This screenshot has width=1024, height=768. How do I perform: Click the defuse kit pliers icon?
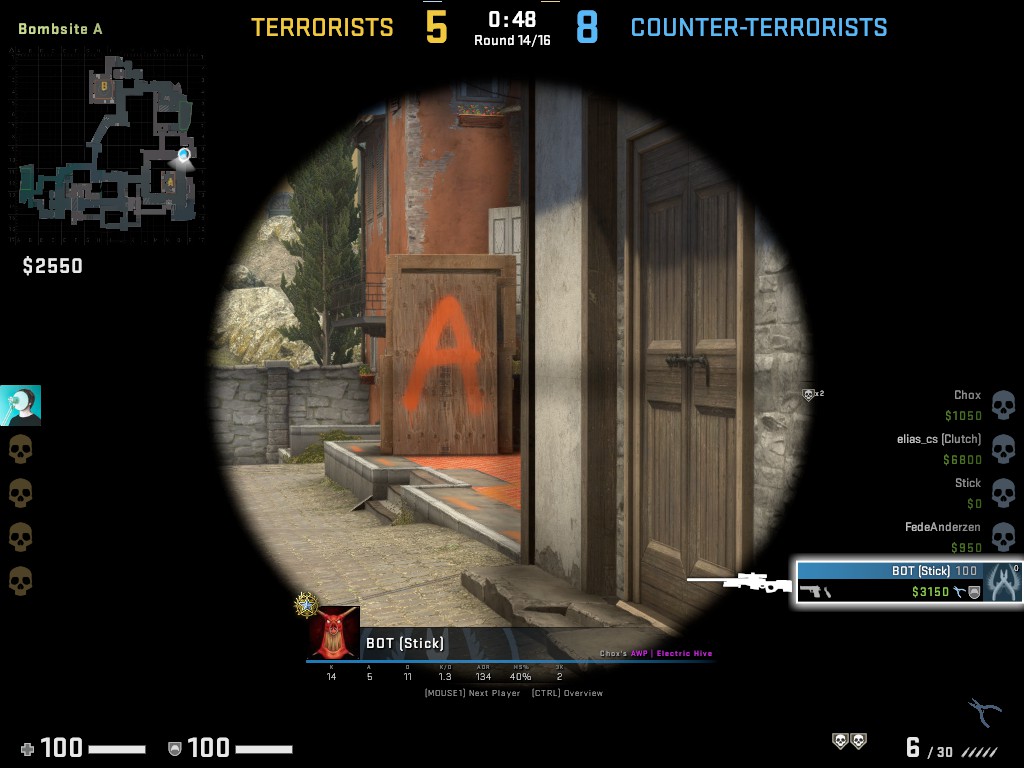point(984,712)
